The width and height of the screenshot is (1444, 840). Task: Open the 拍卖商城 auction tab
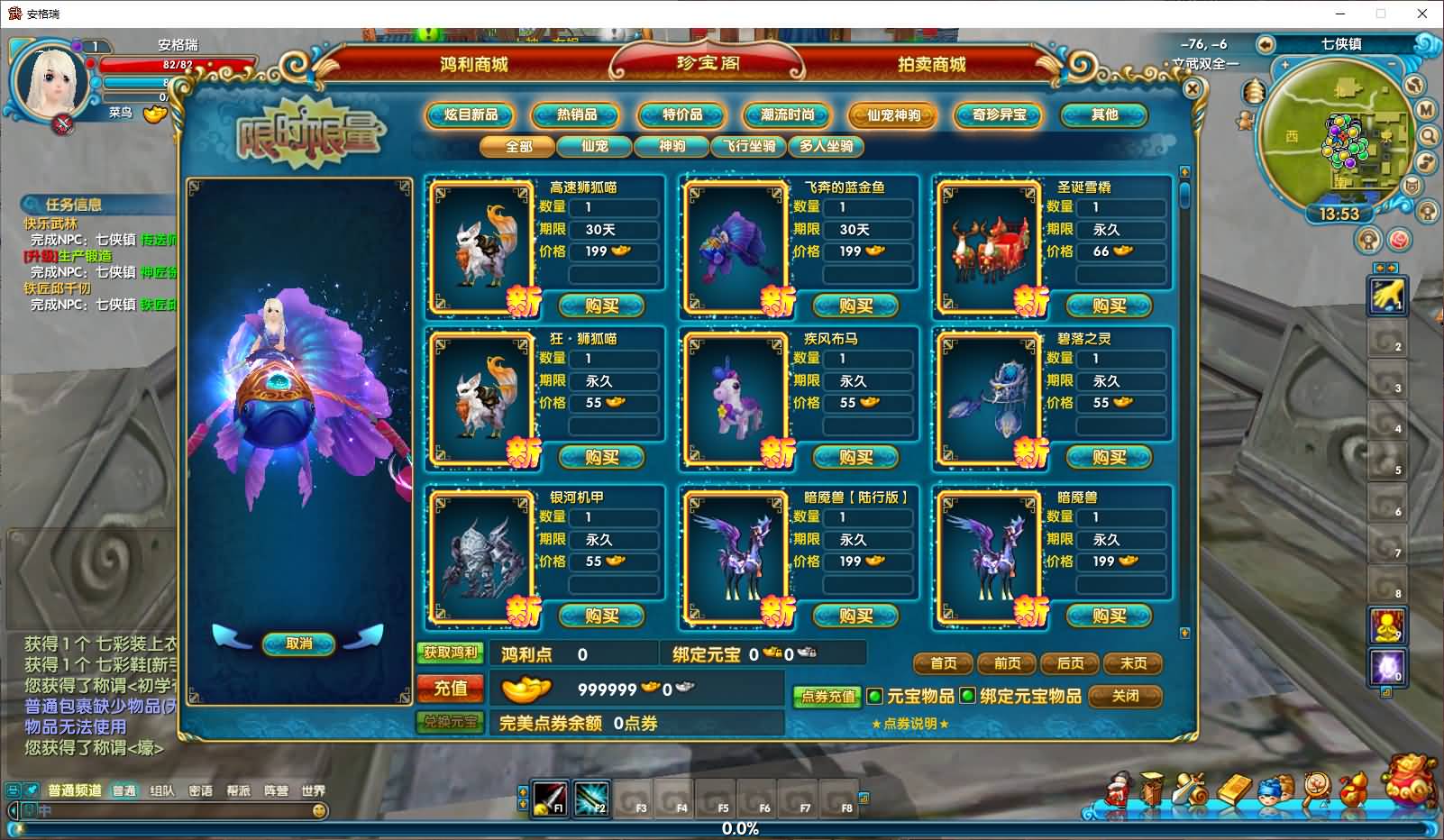click(931, 65)
